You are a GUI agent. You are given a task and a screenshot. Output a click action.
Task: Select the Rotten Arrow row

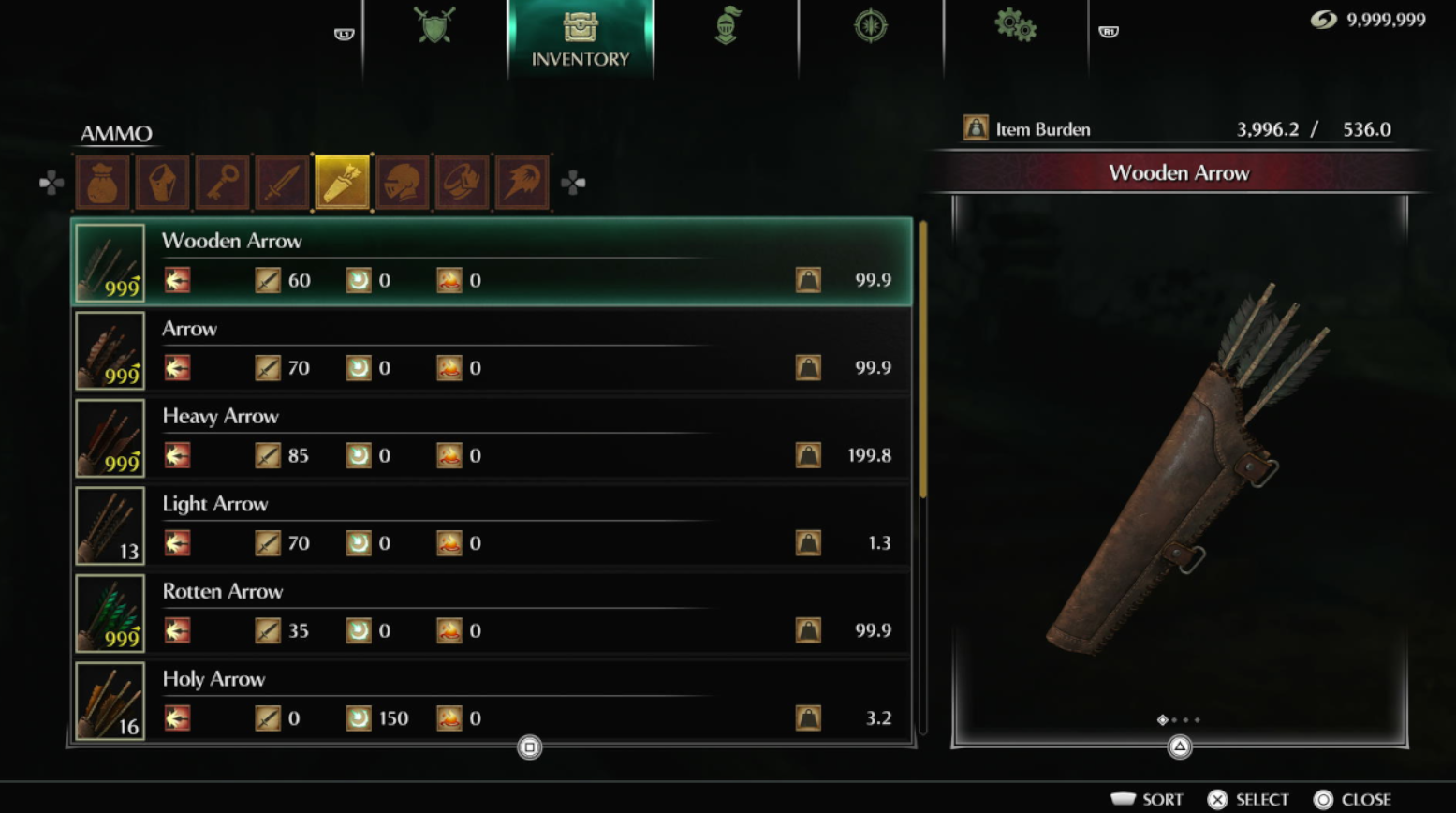pos(492,613)
